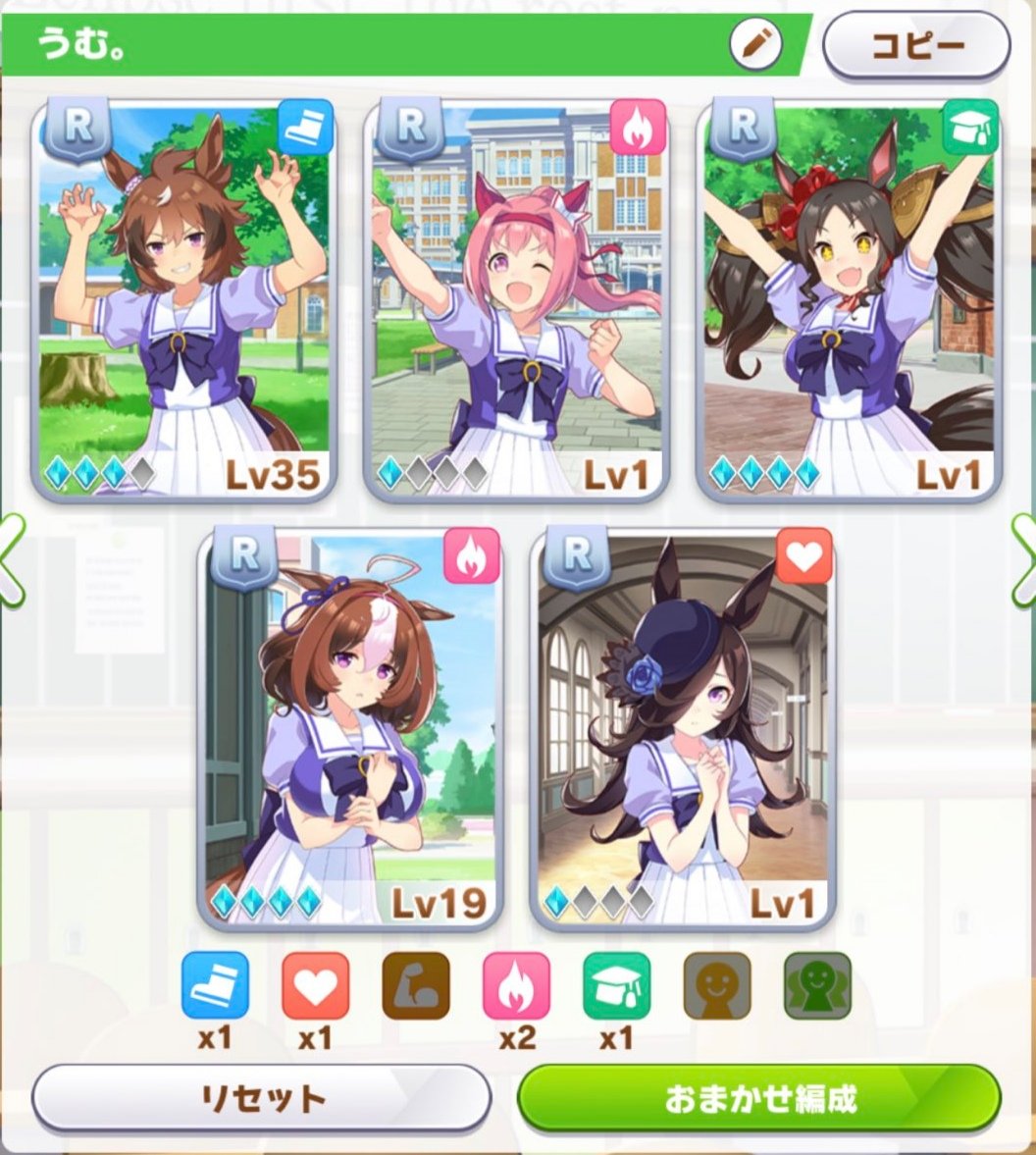
Task: Pick the Lv19 support card
Action: click(350, 728)
